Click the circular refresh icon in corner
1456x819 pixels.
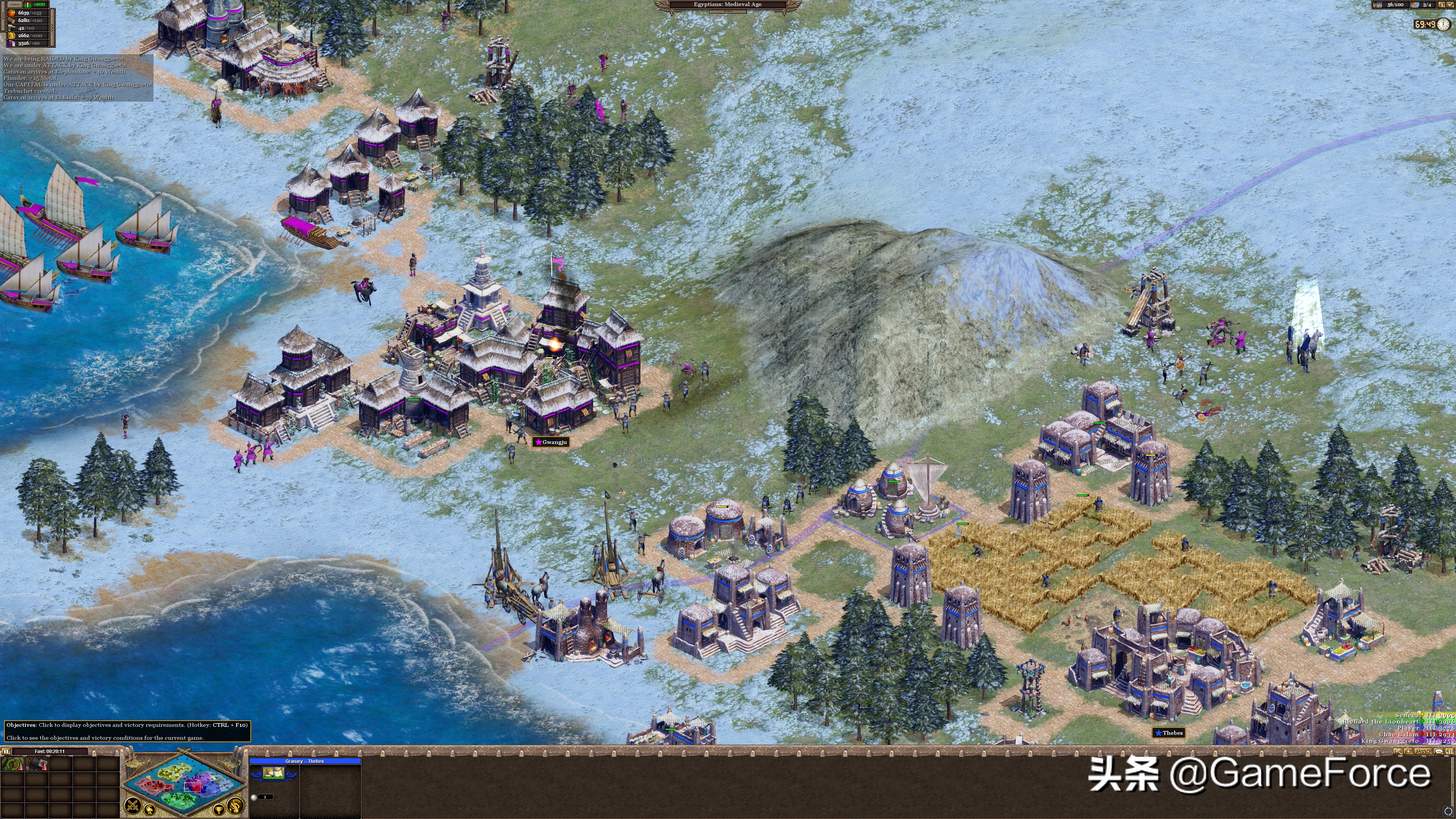(1448, 811)
